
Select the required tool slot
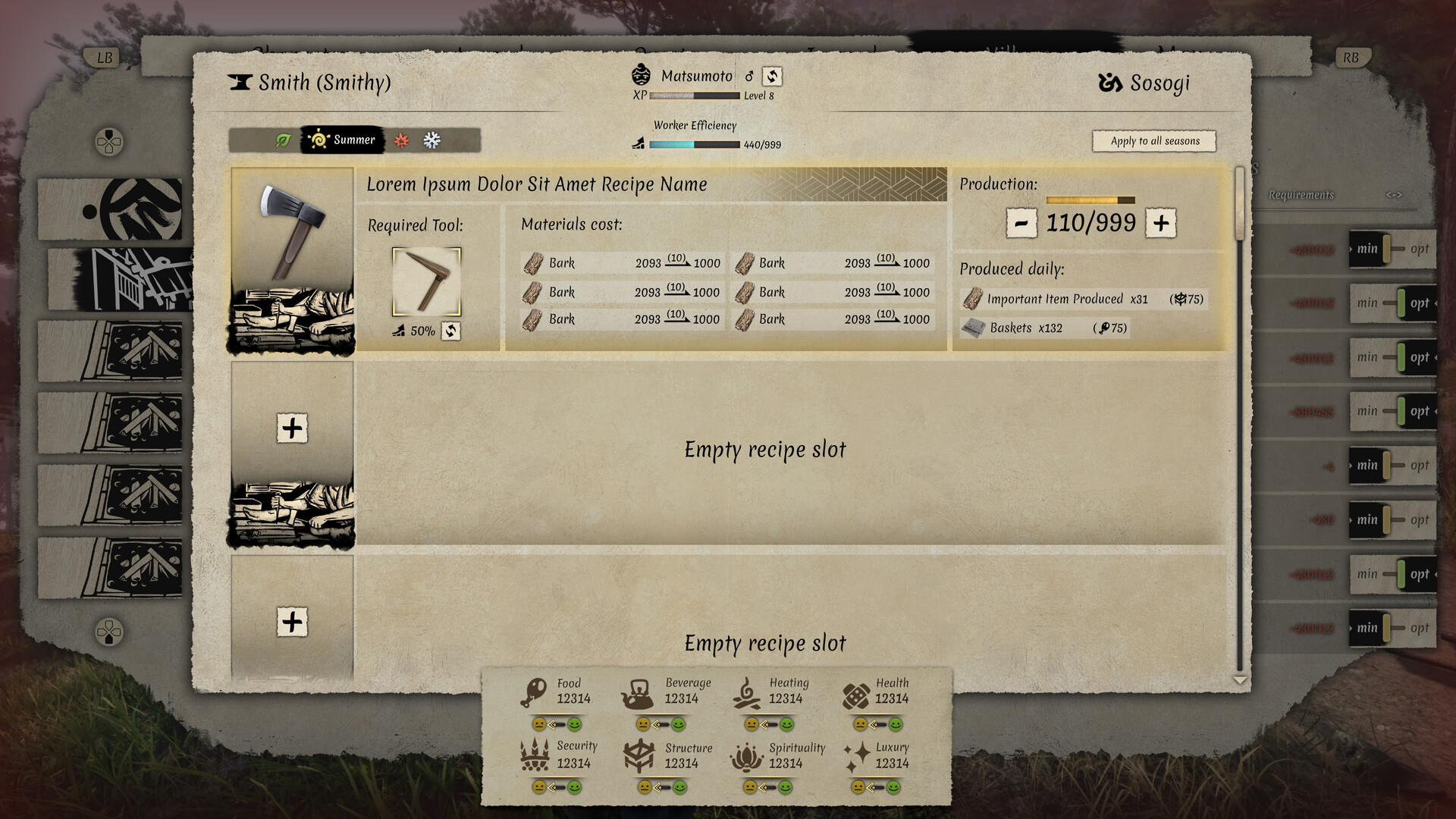(426, 281)
